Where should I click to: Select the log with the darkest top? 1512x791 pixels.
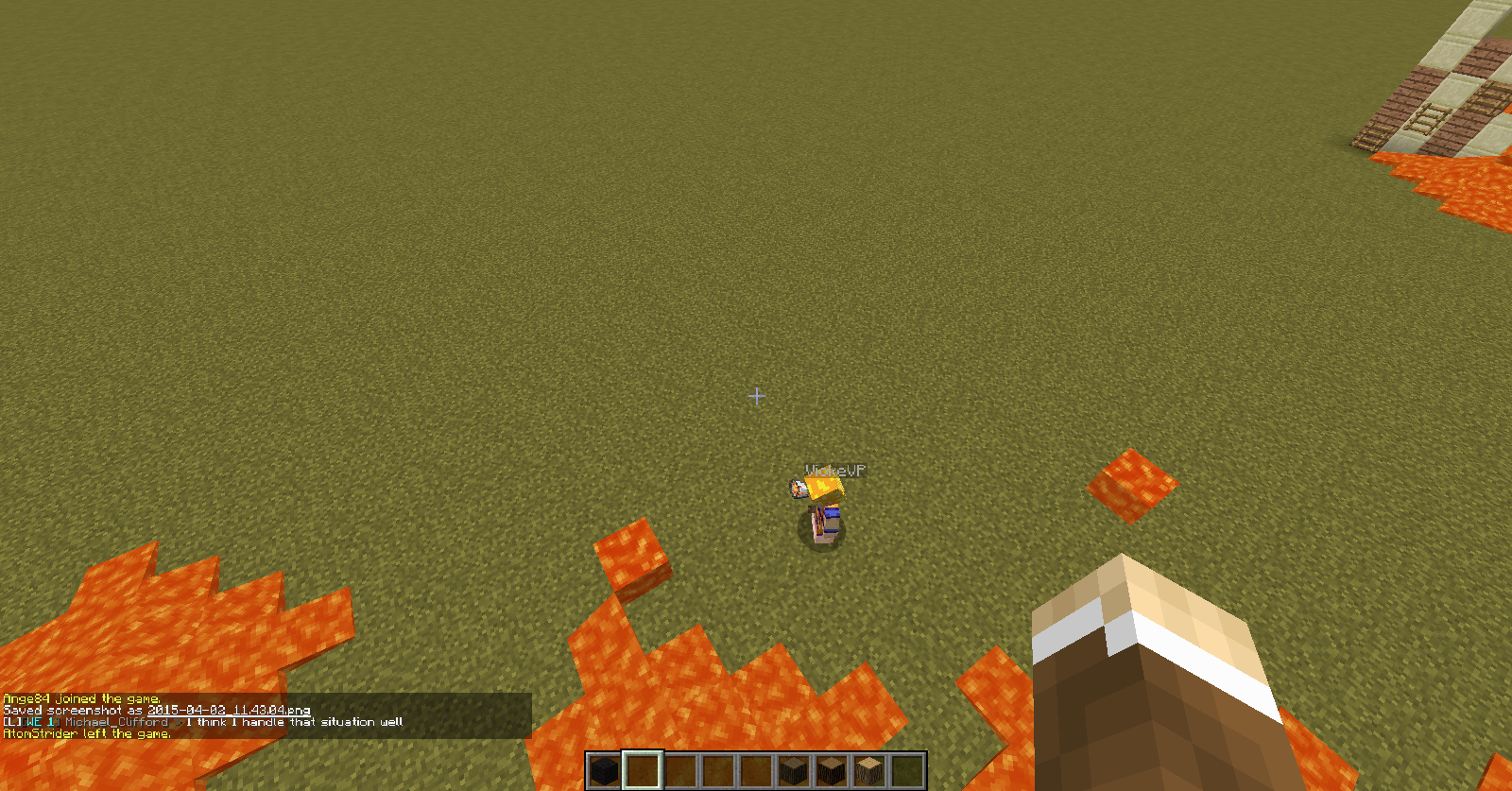tap(794, 771)
